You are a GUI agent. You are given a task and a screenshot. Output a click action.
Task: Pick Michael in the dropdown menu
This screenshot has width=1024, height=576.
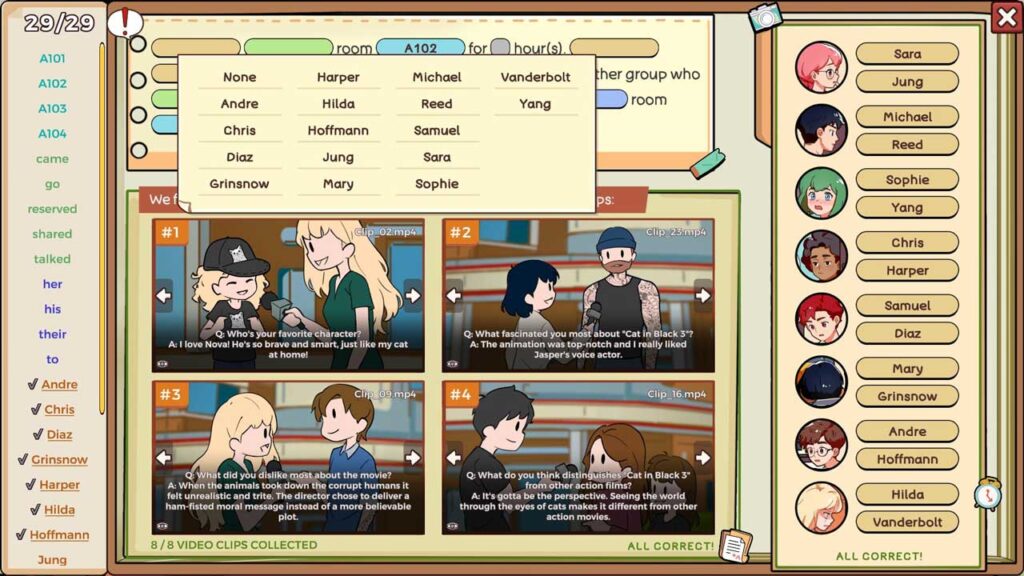(x=437, y=77)
